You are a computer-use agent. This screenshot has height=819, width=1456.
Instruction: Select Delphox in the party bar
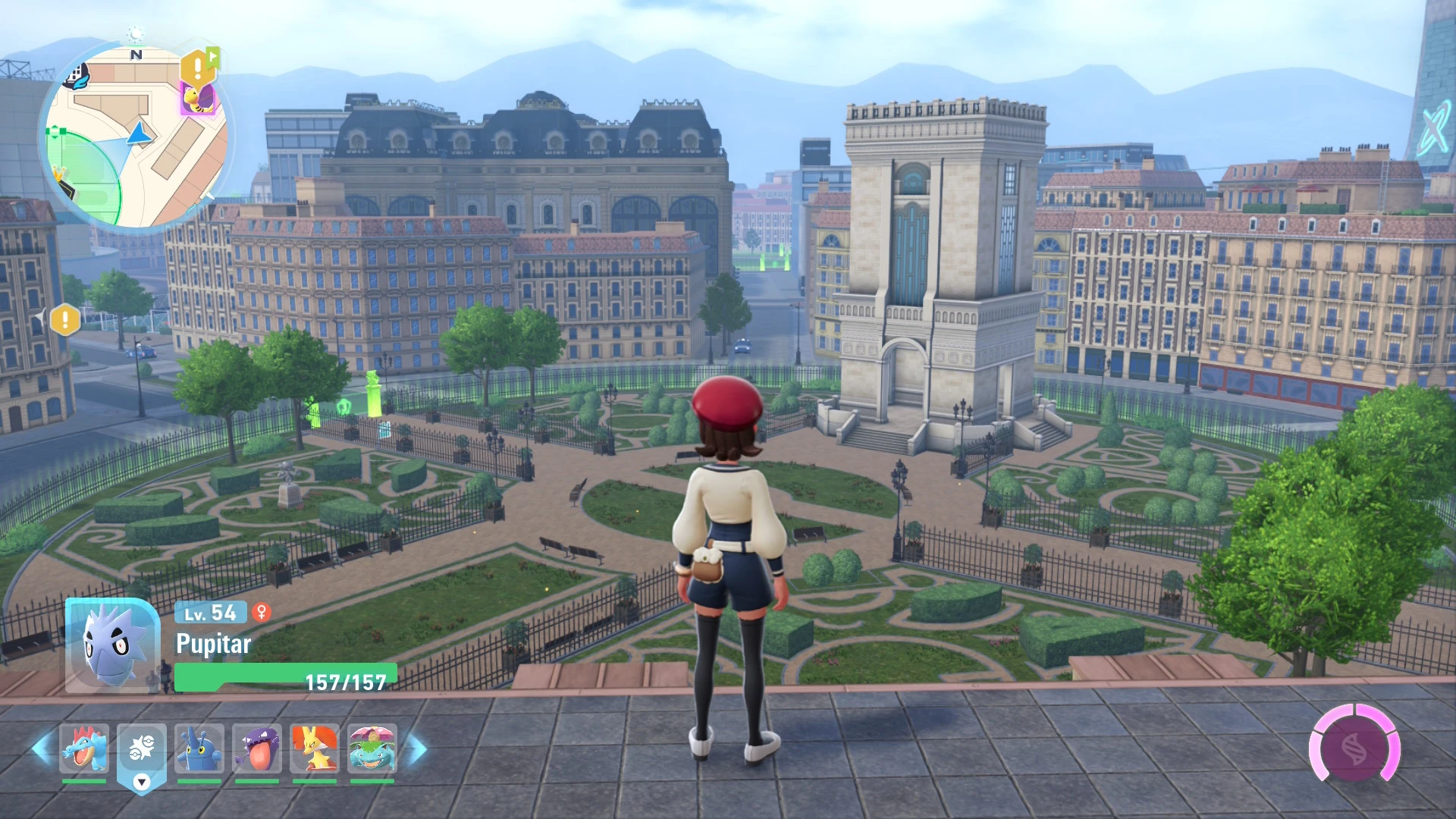coord(315,748)
